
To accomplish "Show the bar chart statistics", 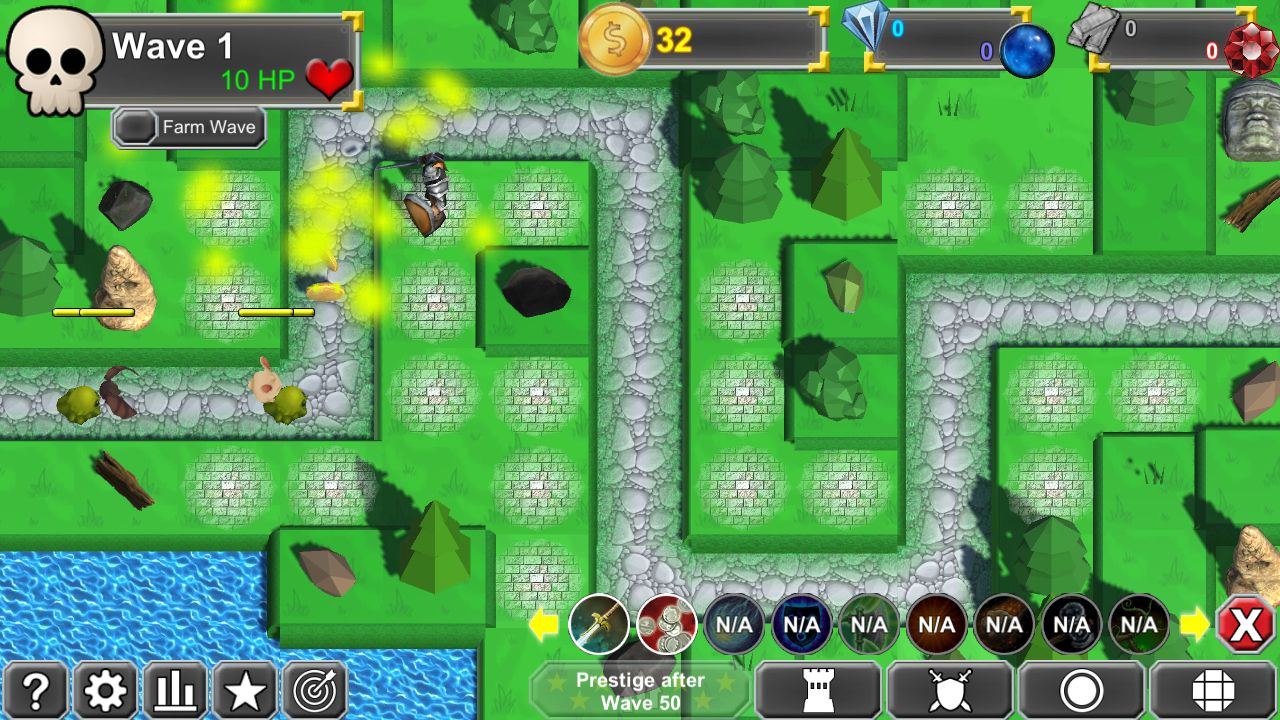I will point(175,690).
